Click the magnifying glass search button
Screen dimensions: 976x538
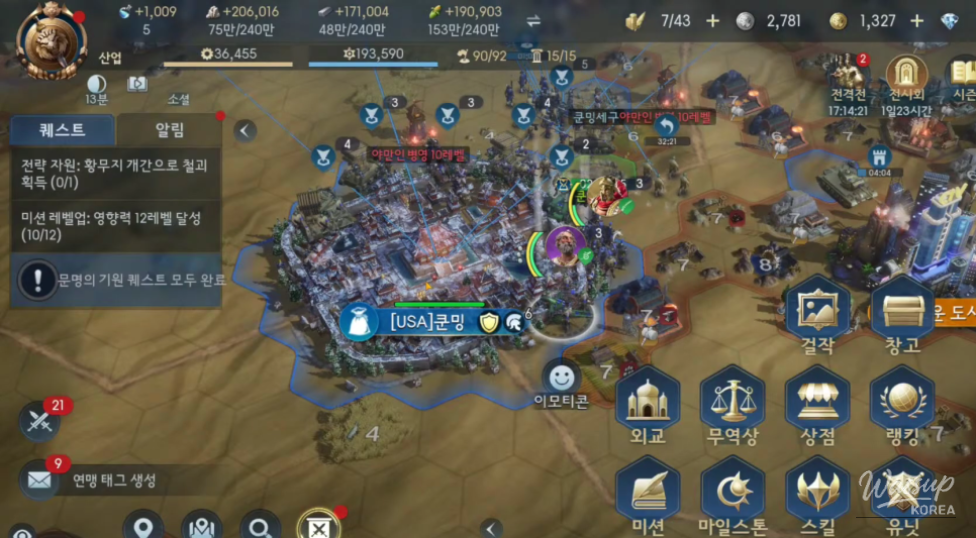click(x=260, y=526)
